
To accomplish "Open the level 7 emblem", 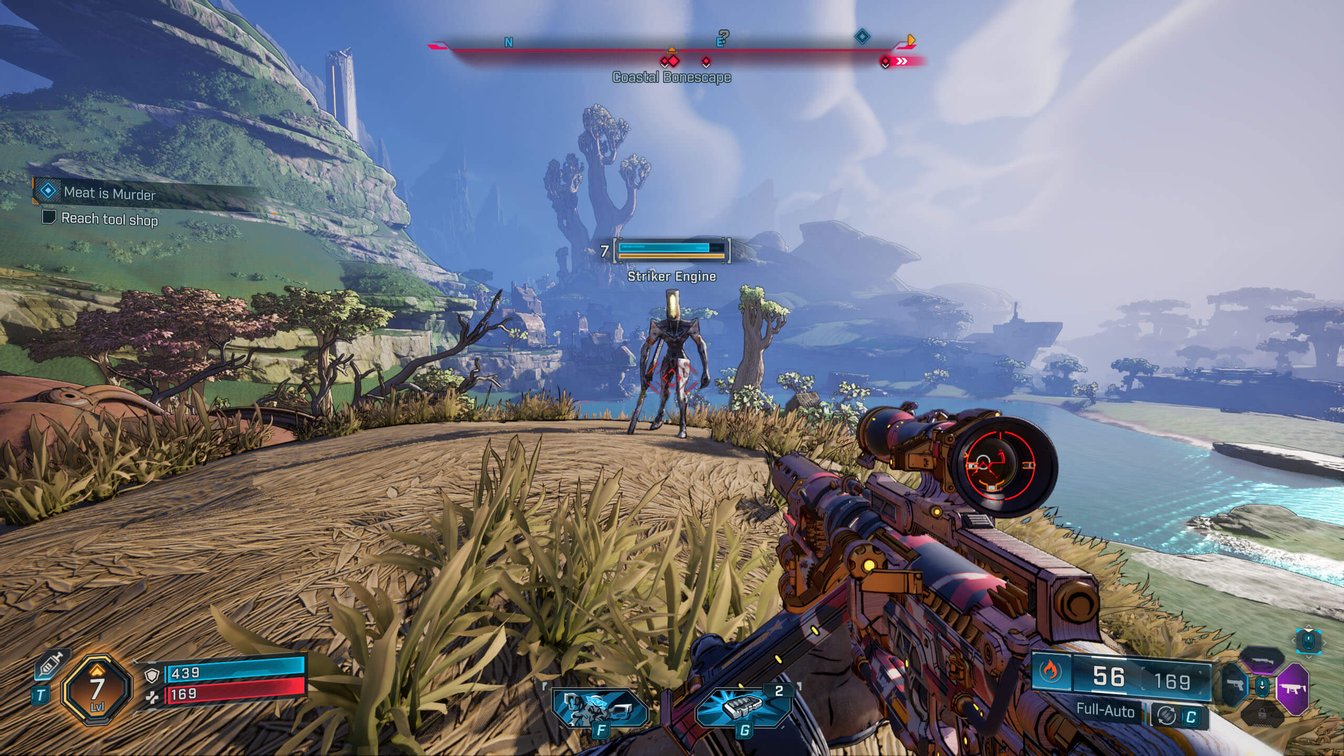I will click(x=95, y=686).
